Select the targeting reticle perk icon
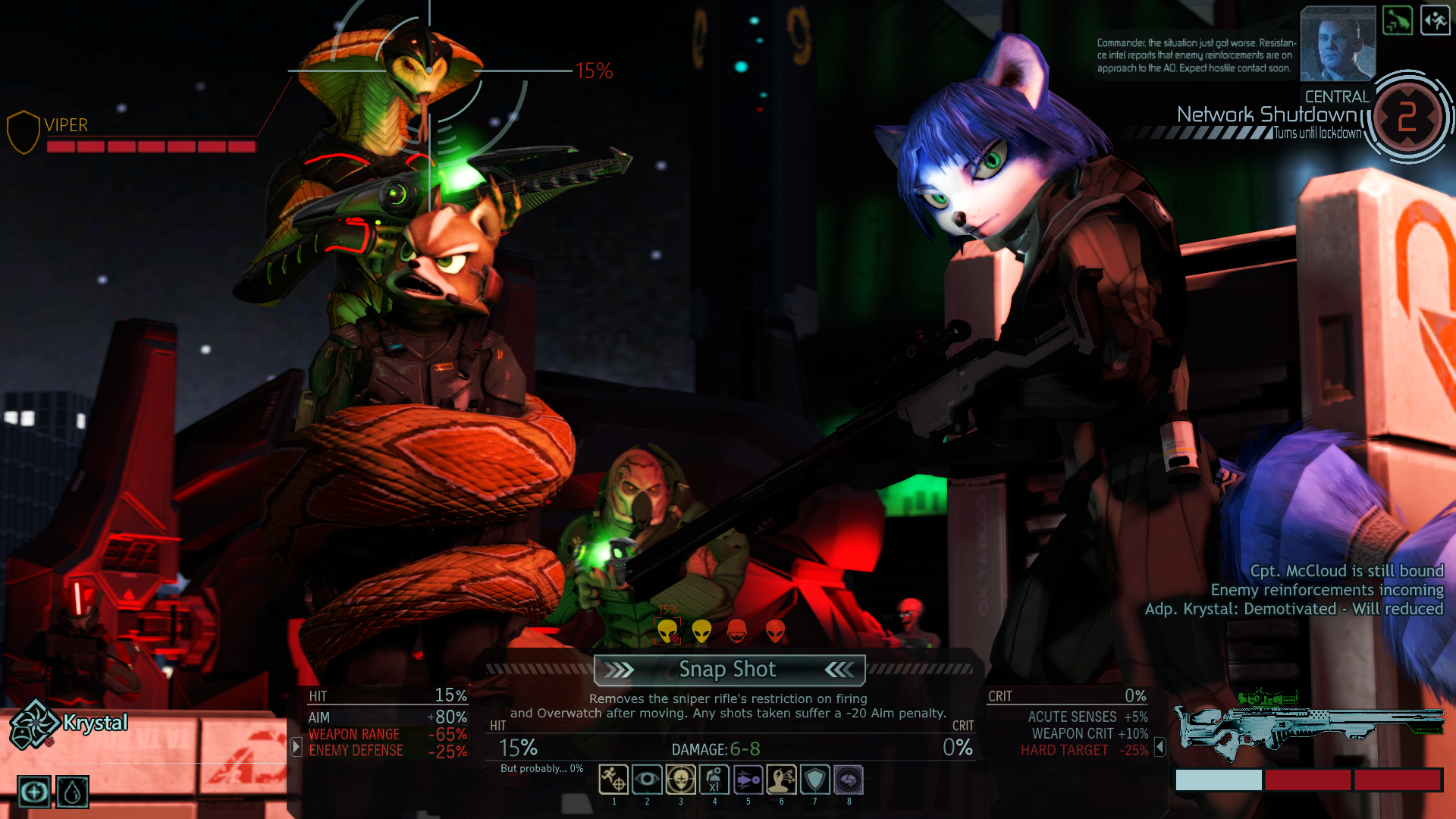The height and width of the screenshot is (819, 1456). coord(34,792)
